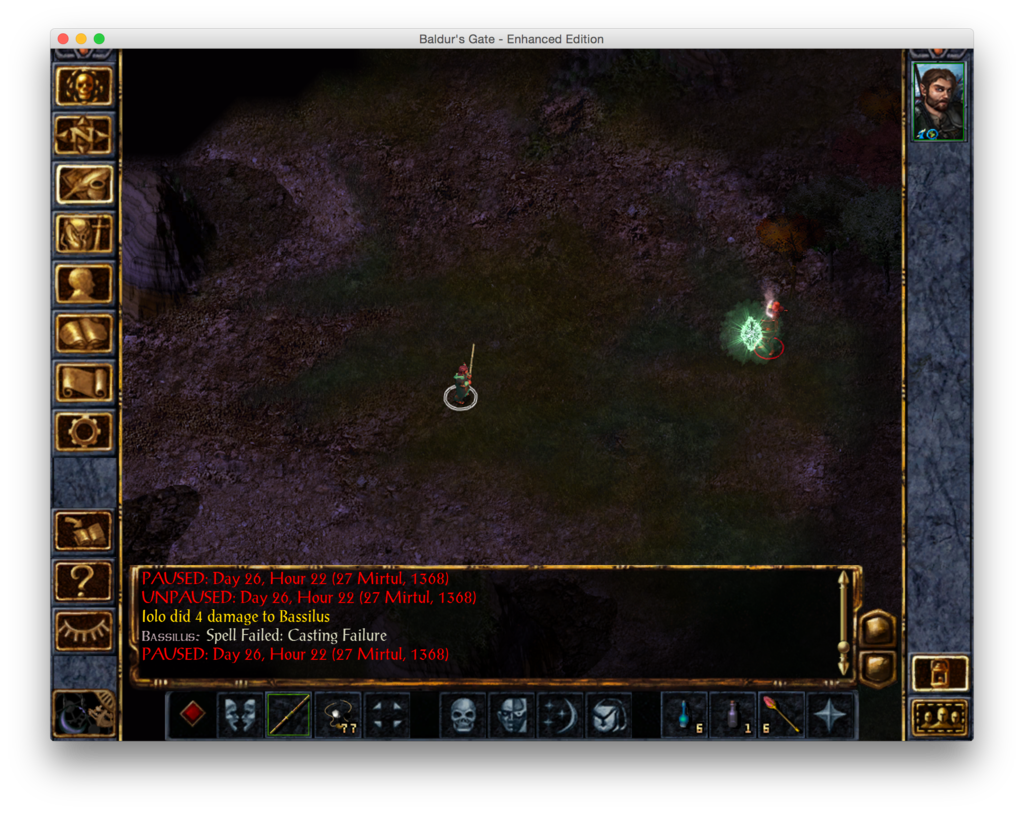Open the journal with the quill button
This screenshot has width=1024, height=813.
click(84, 185)
